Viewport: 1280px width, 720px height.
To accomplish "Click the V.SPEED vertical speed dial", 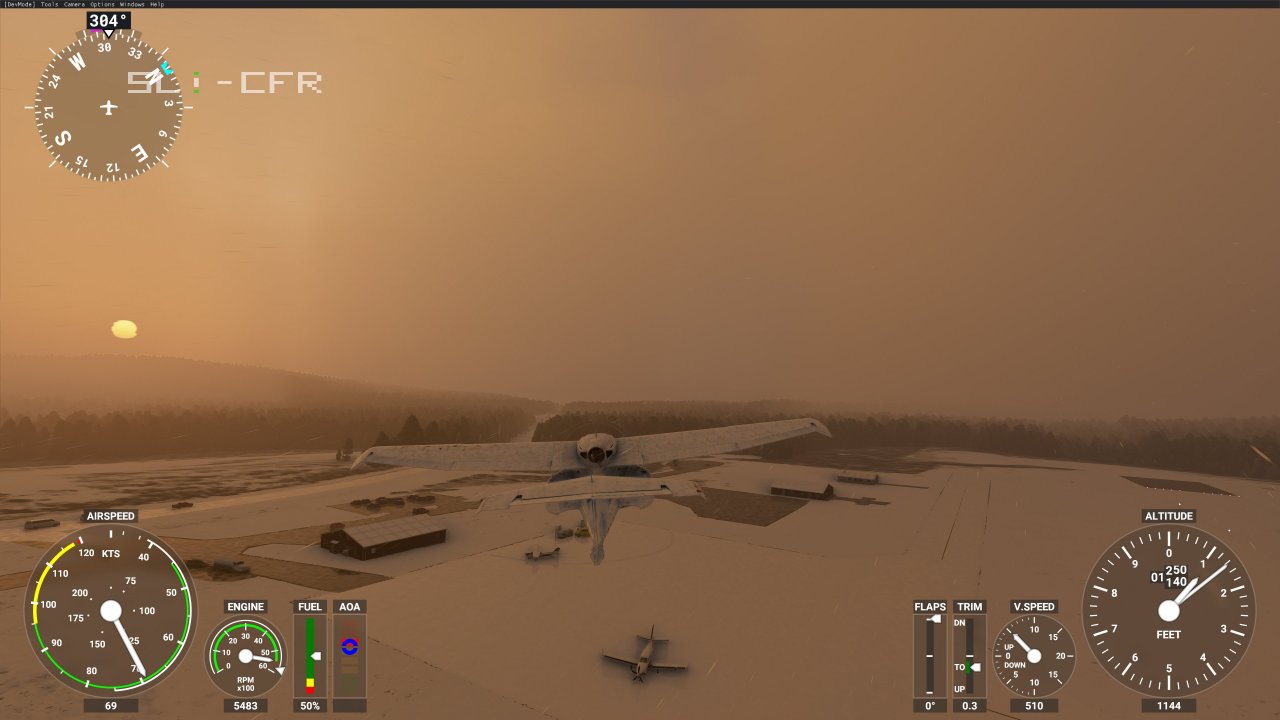I will pyautogui.click(x=1034, y=655).
